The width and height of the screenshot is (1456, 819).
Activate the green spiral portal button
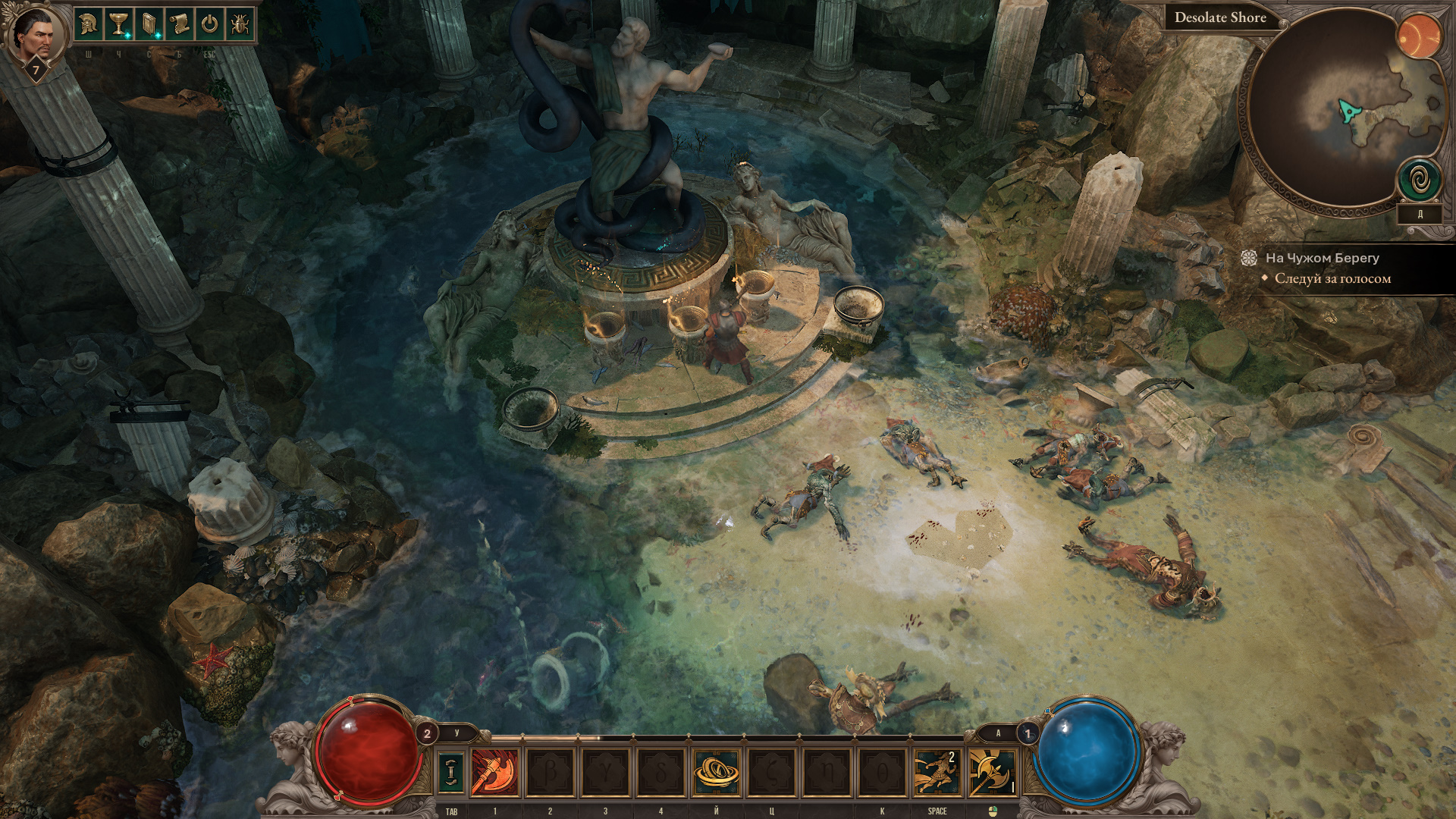click(x=1420, y=181)
